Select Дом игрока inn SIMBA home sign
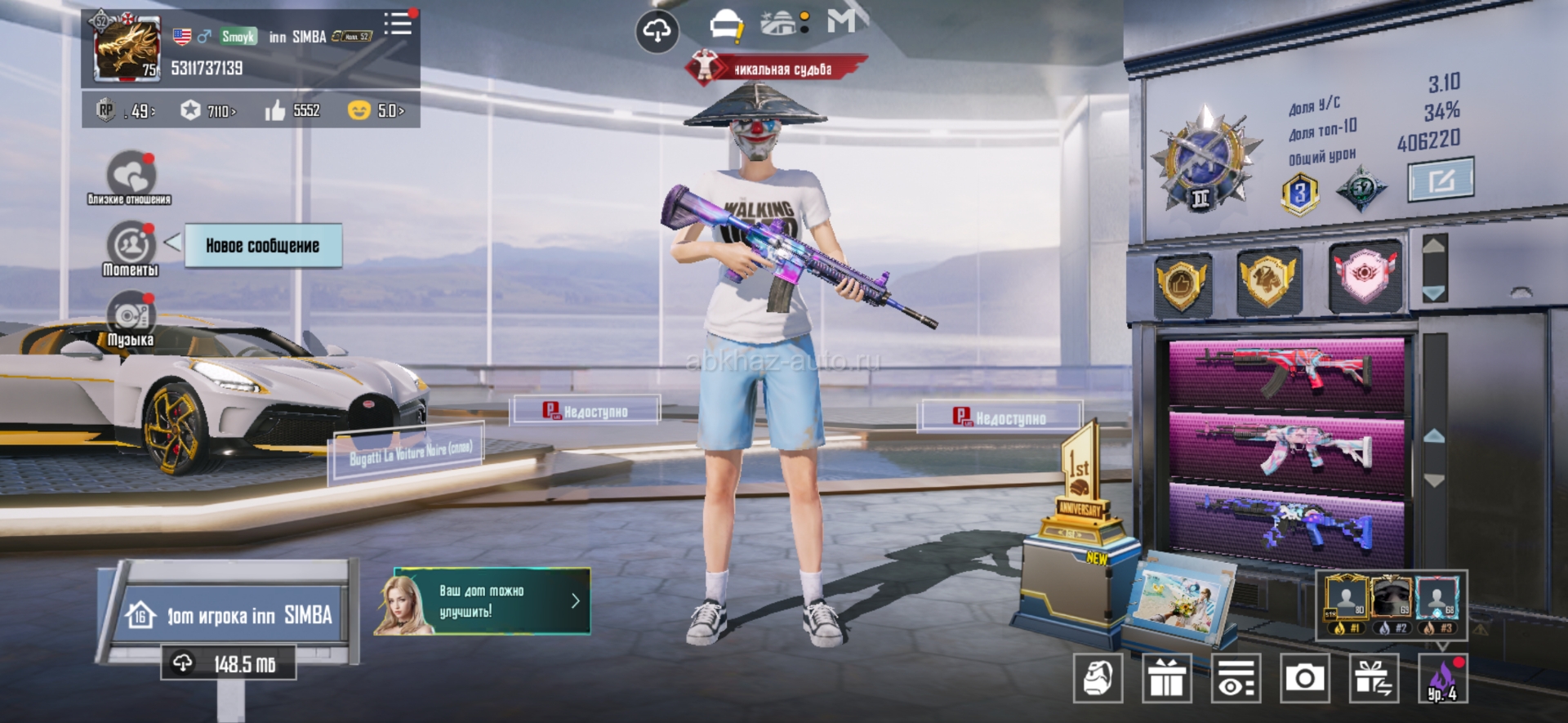 coord(230,614)
